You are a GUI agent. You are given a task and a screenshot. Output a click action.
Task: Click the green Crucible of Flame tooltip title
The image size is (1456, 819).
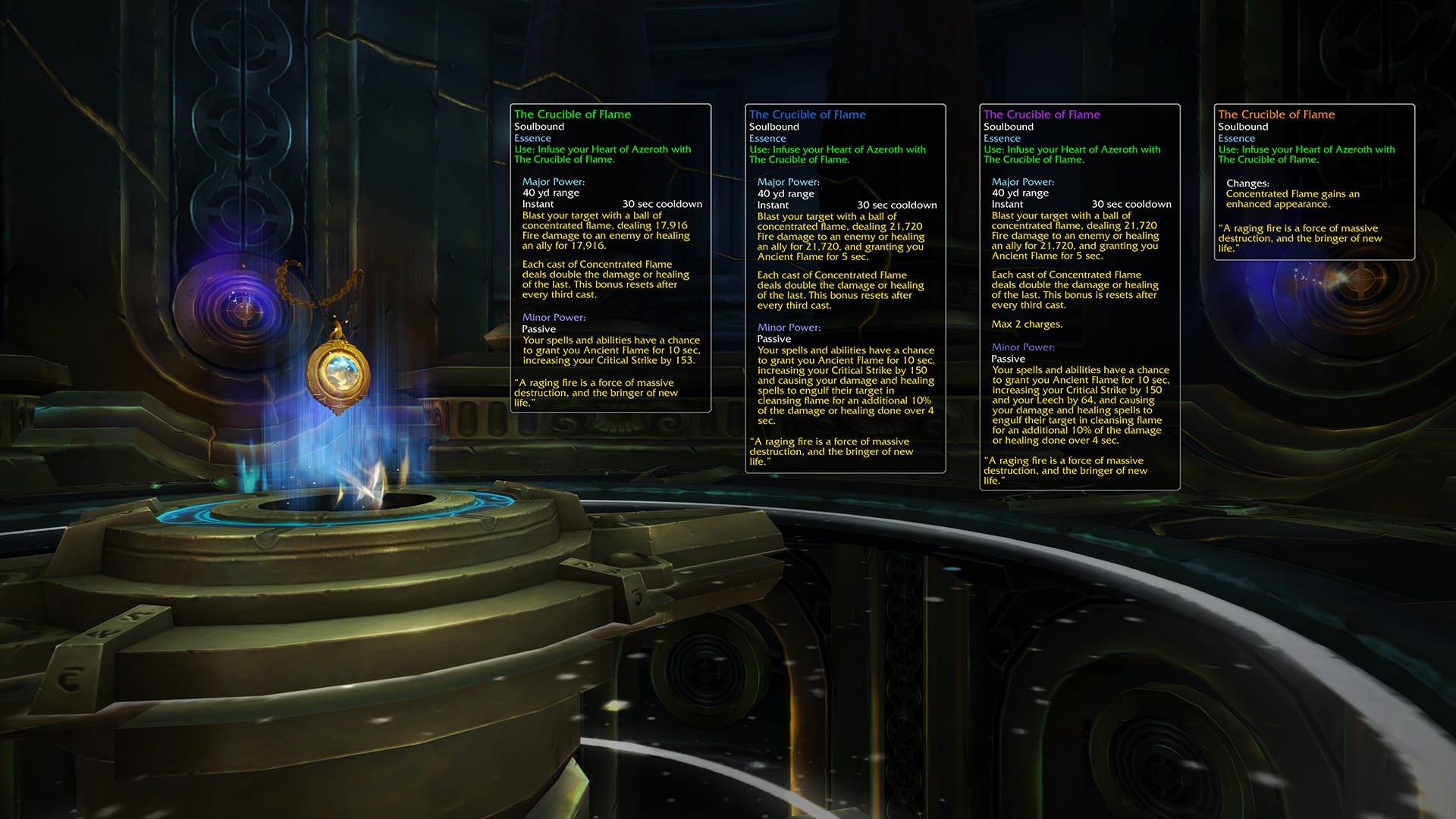point(572,114)
